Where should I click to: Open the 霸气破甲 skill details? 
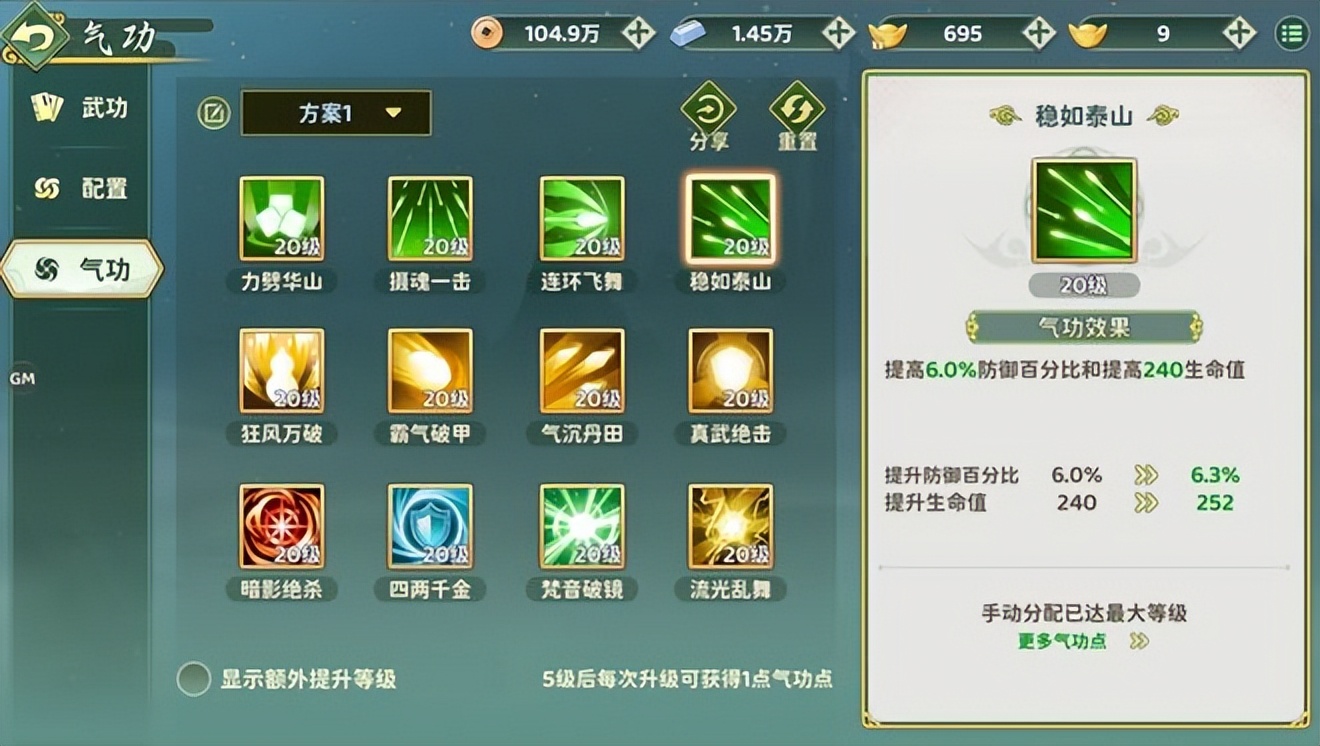tap(430, 372)
